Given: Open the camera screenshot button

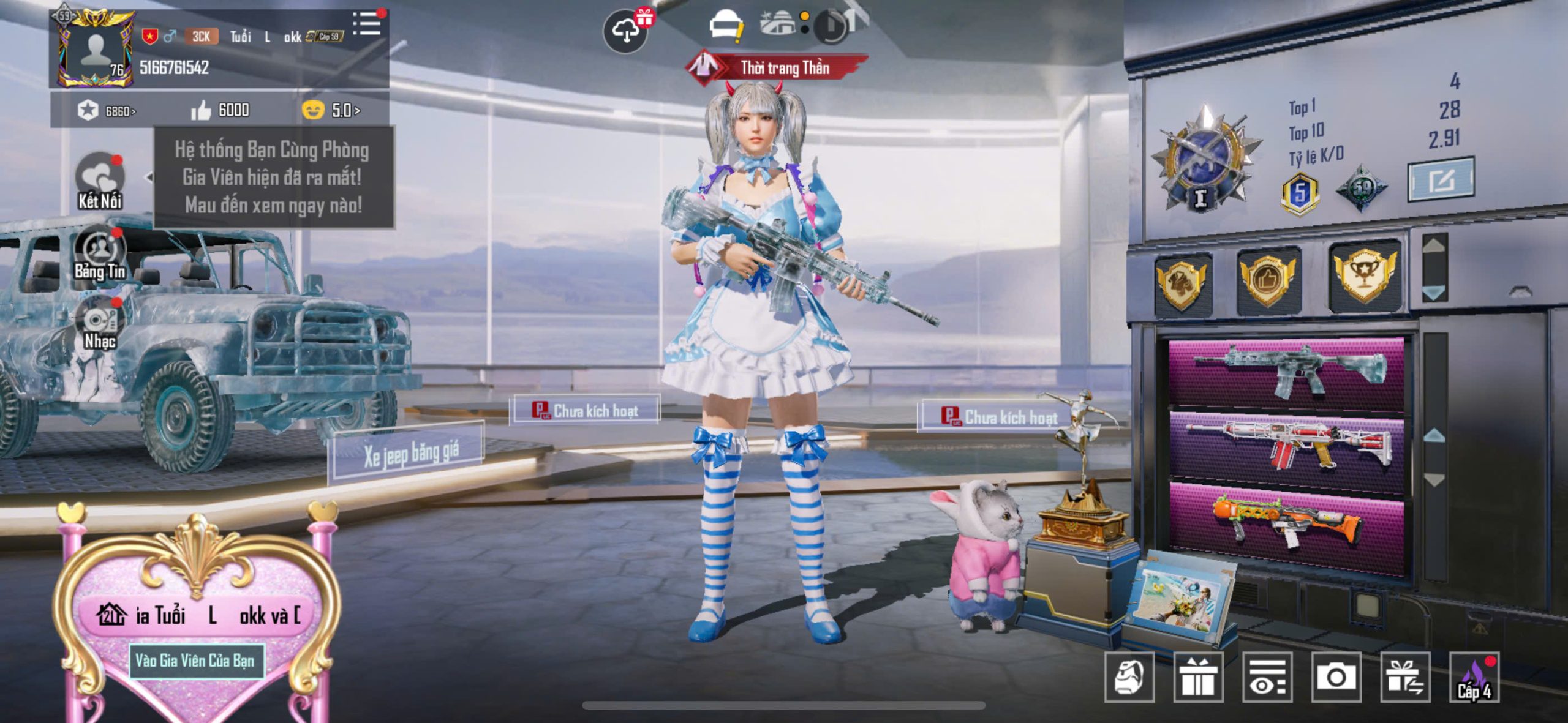Looking at the screenshot, I should coord(1336,677).
